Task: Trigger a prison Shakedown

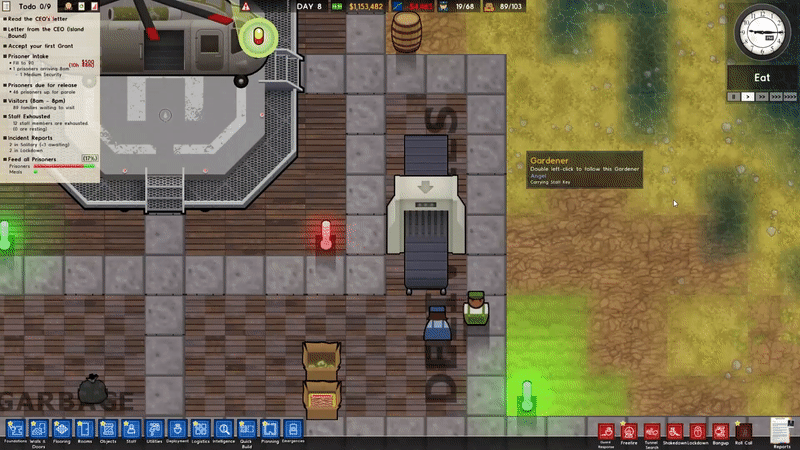Action: click(x=675, y=431)
